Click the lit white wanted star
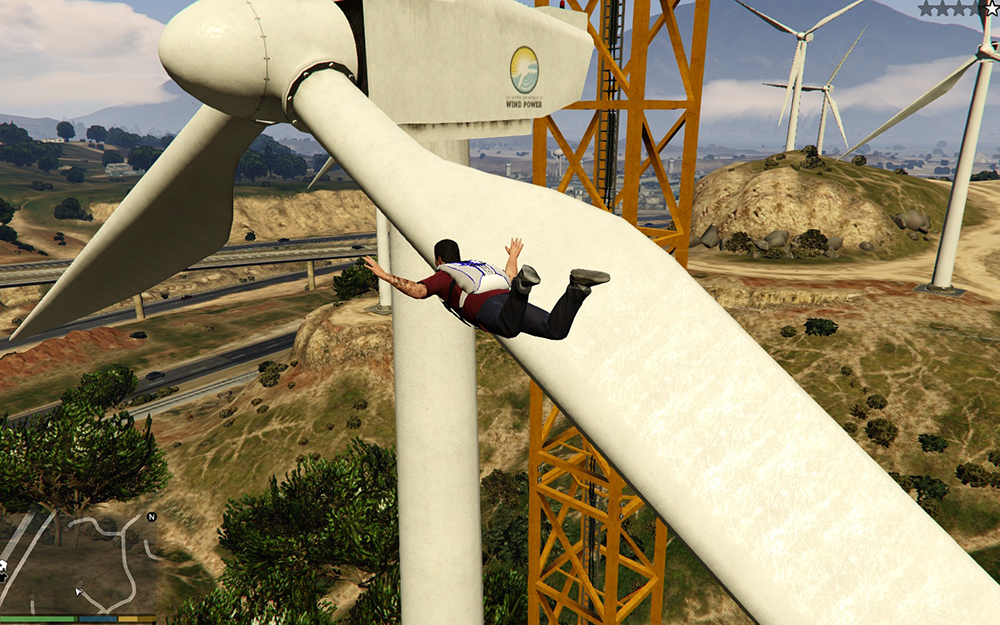1000x625 pixels. (x=991, y=8)
